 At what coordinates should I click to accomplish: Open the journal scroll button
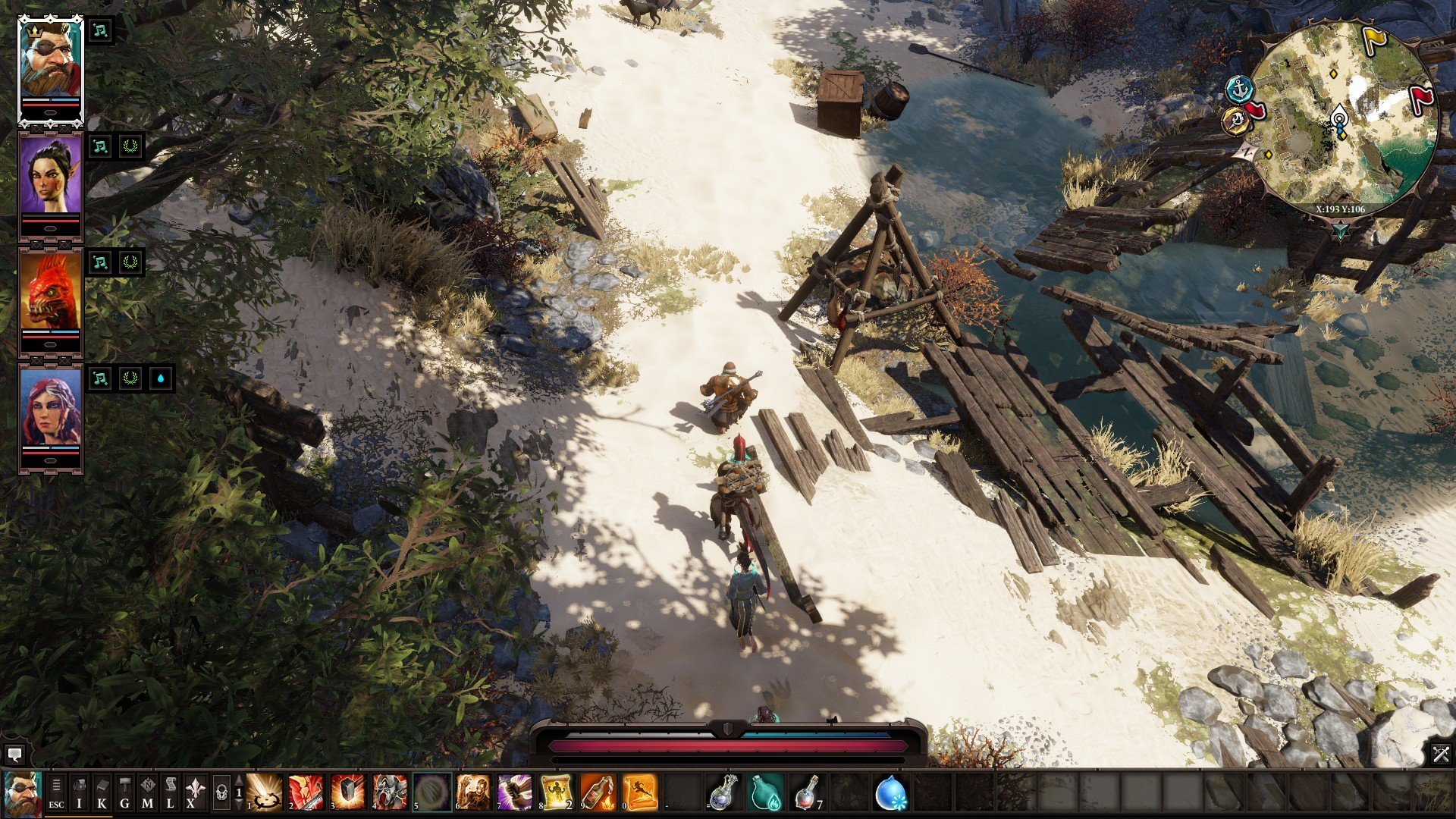click(170, 792)
